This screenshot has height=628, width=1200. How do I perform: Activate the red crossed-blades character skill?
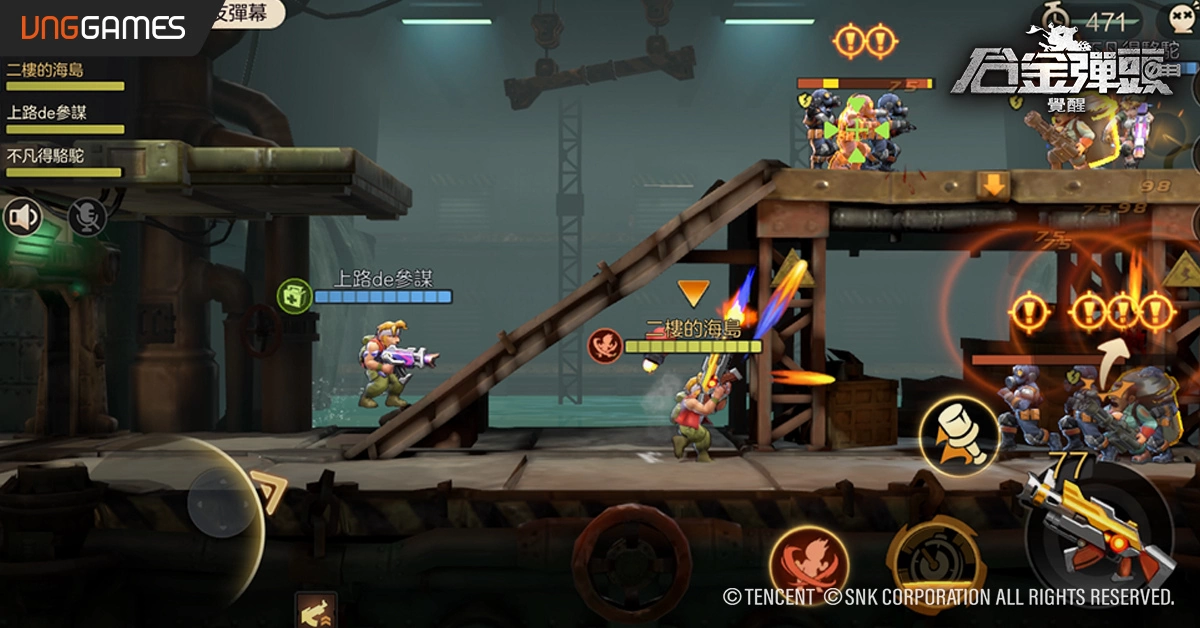point(809,565)
